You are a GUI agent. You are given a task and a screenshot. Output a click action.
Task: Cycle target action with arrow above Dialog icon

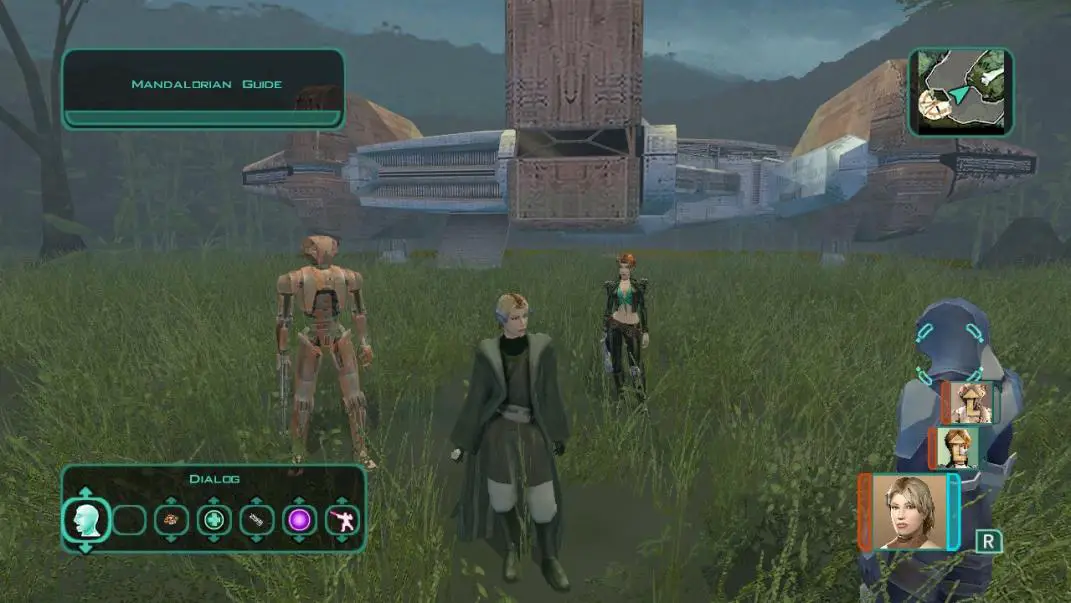click(85, 492)
